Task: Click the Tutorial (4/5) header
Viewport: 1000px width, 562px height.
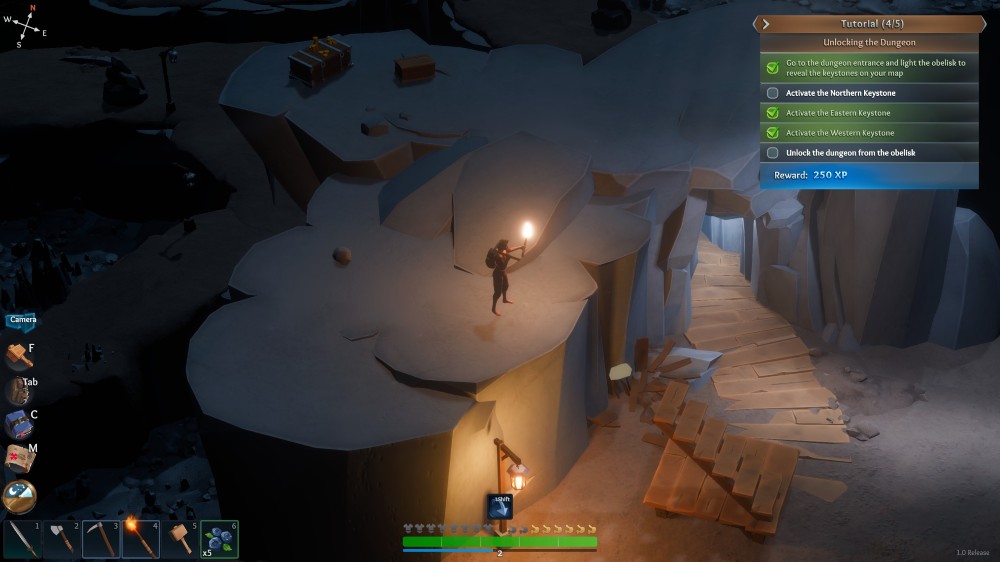Action: [866, 23]
